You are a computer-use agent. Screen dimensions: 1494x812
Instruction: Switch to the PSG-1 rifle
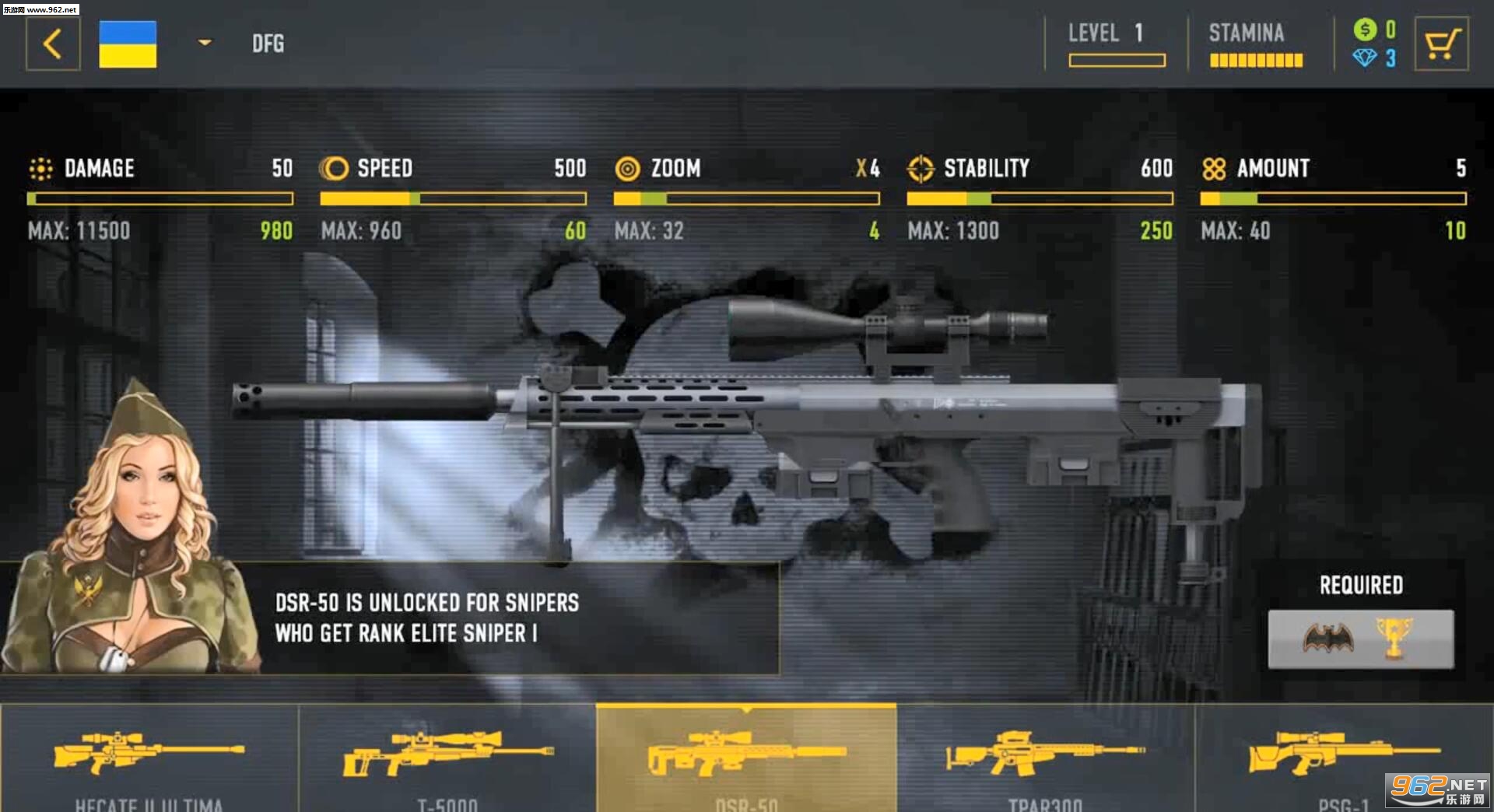point(1344,758)
